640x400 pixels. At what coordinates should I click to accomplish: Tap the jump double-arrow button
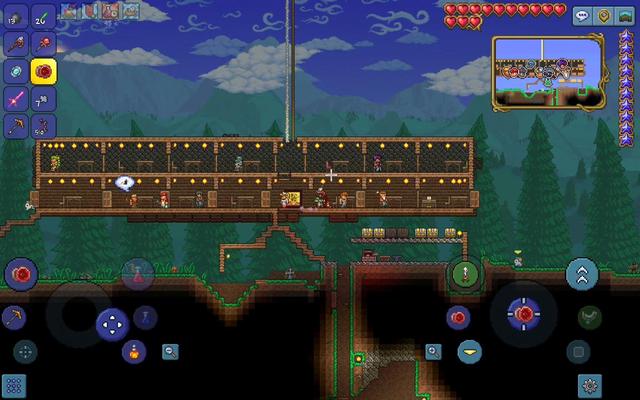(582, 274)
